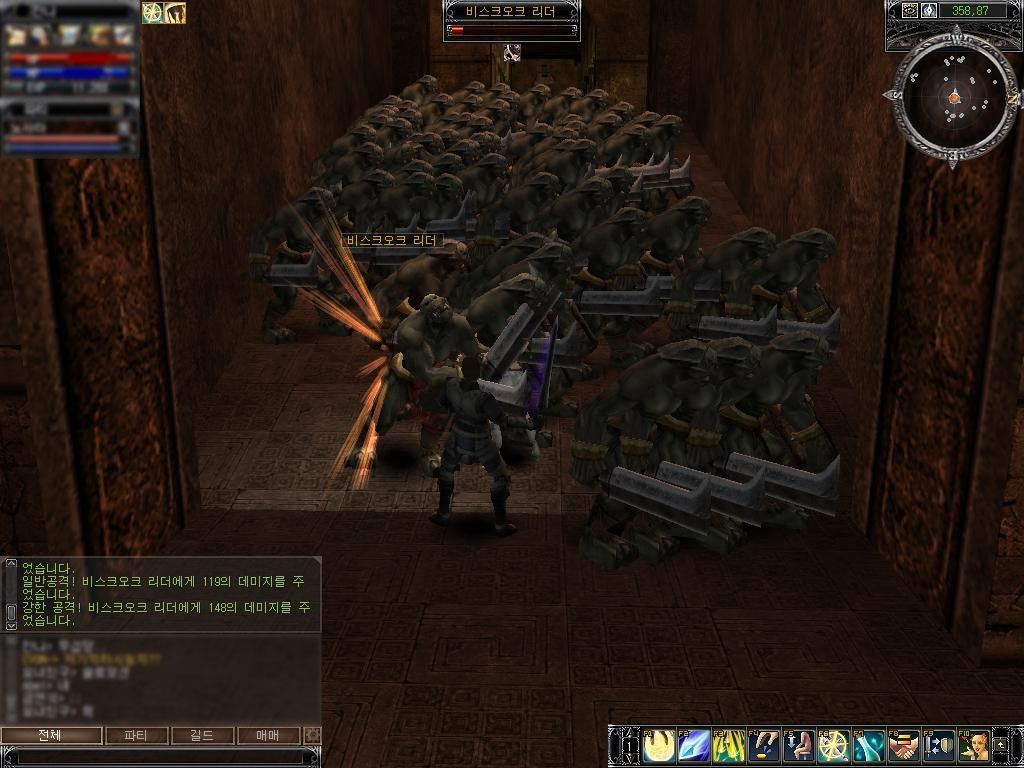Switch chat to the 파티 tab

coord(136,735)
